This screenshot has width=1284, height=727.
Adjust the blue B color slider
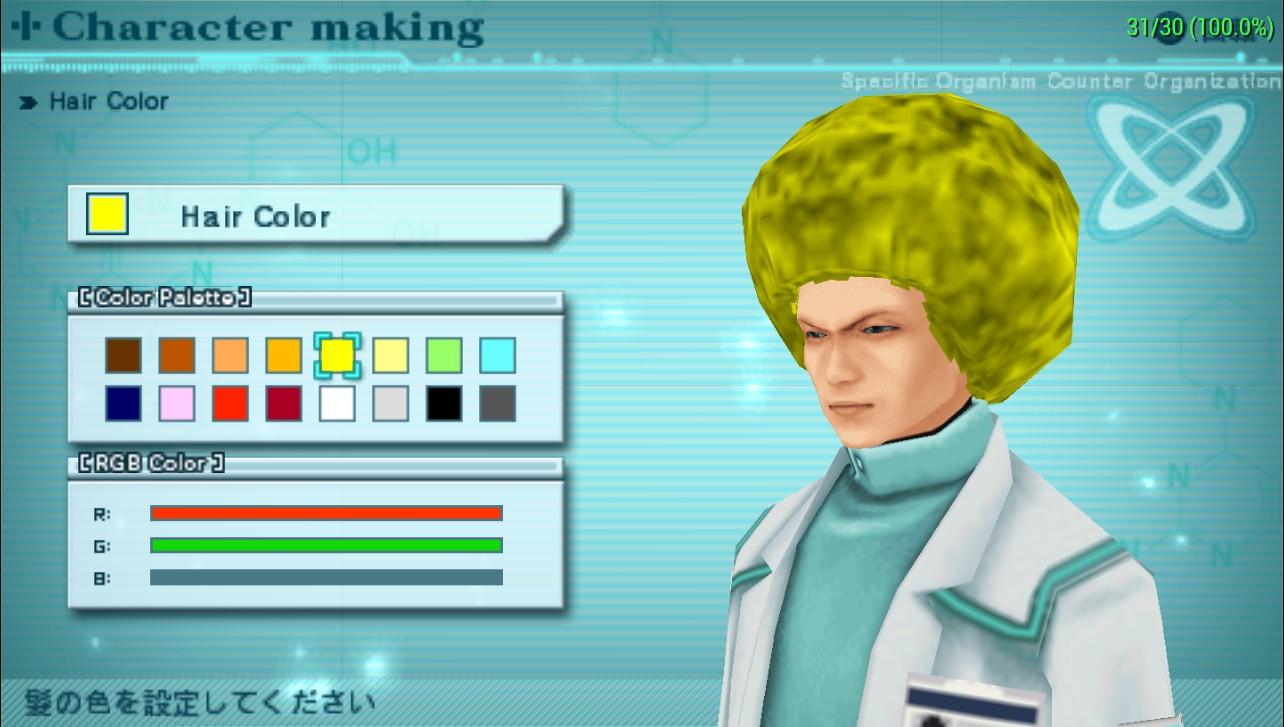pyautogui.click(x=326, y=578)
